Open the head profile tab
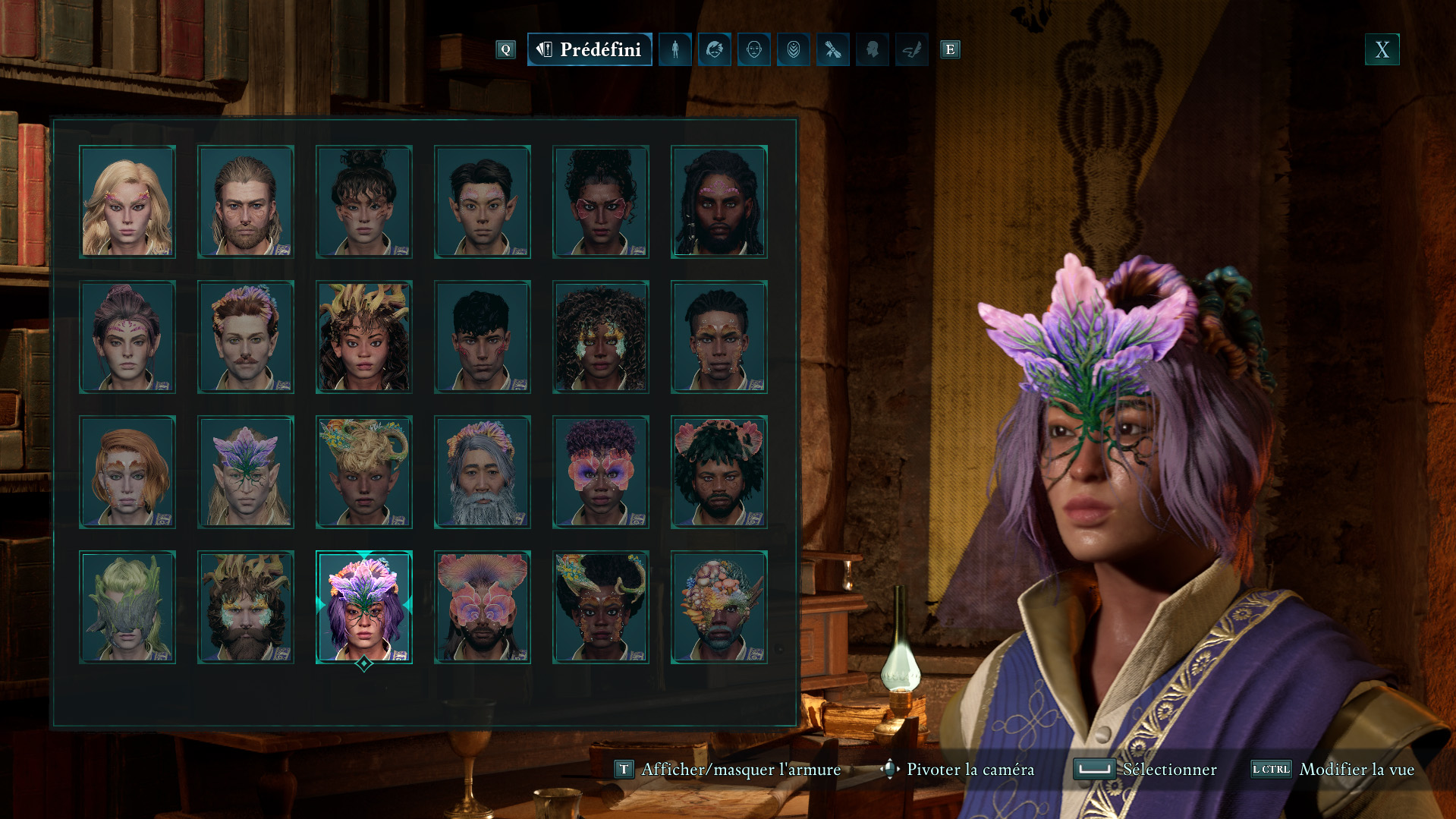 [872, 50]
